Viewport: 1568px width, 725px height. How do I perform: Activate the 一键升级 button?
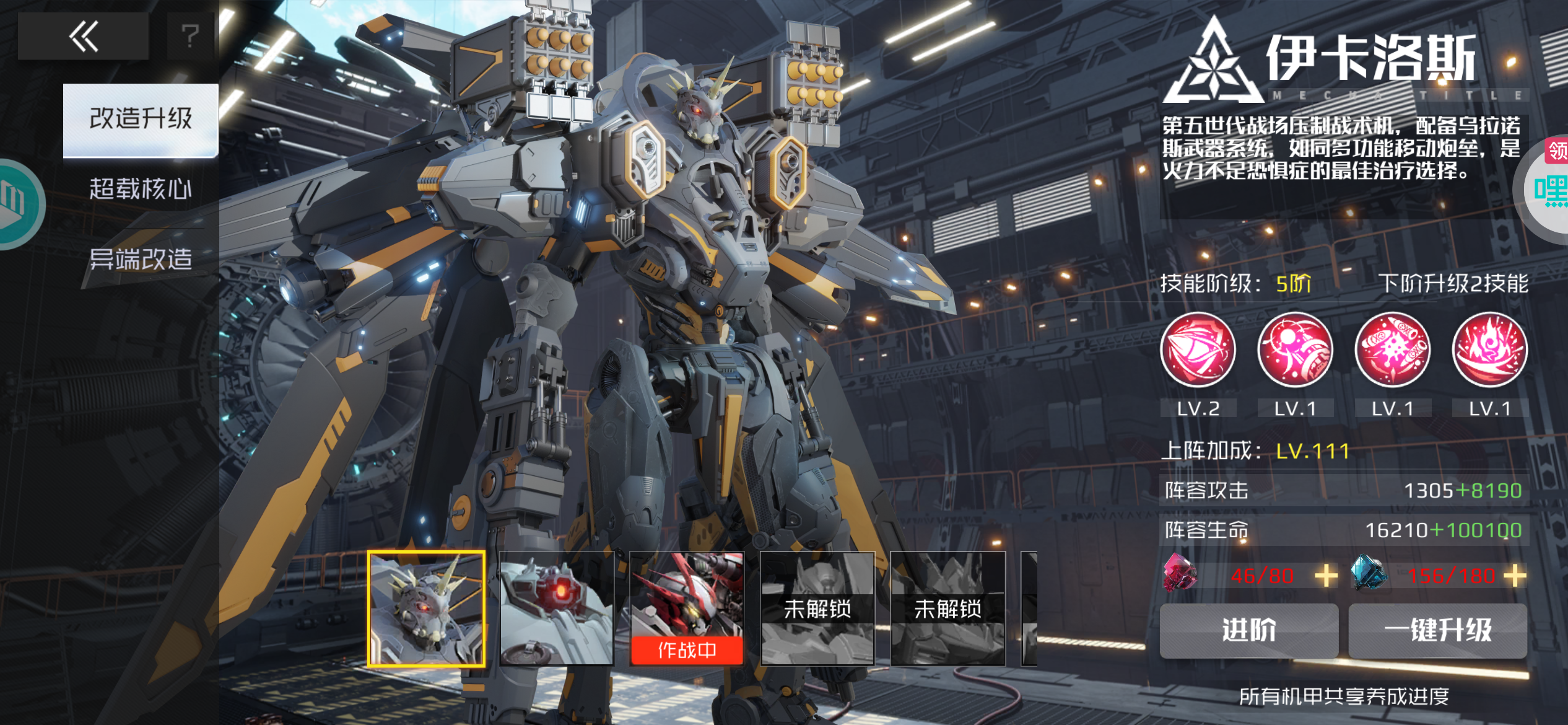(x=1437, y=630)
